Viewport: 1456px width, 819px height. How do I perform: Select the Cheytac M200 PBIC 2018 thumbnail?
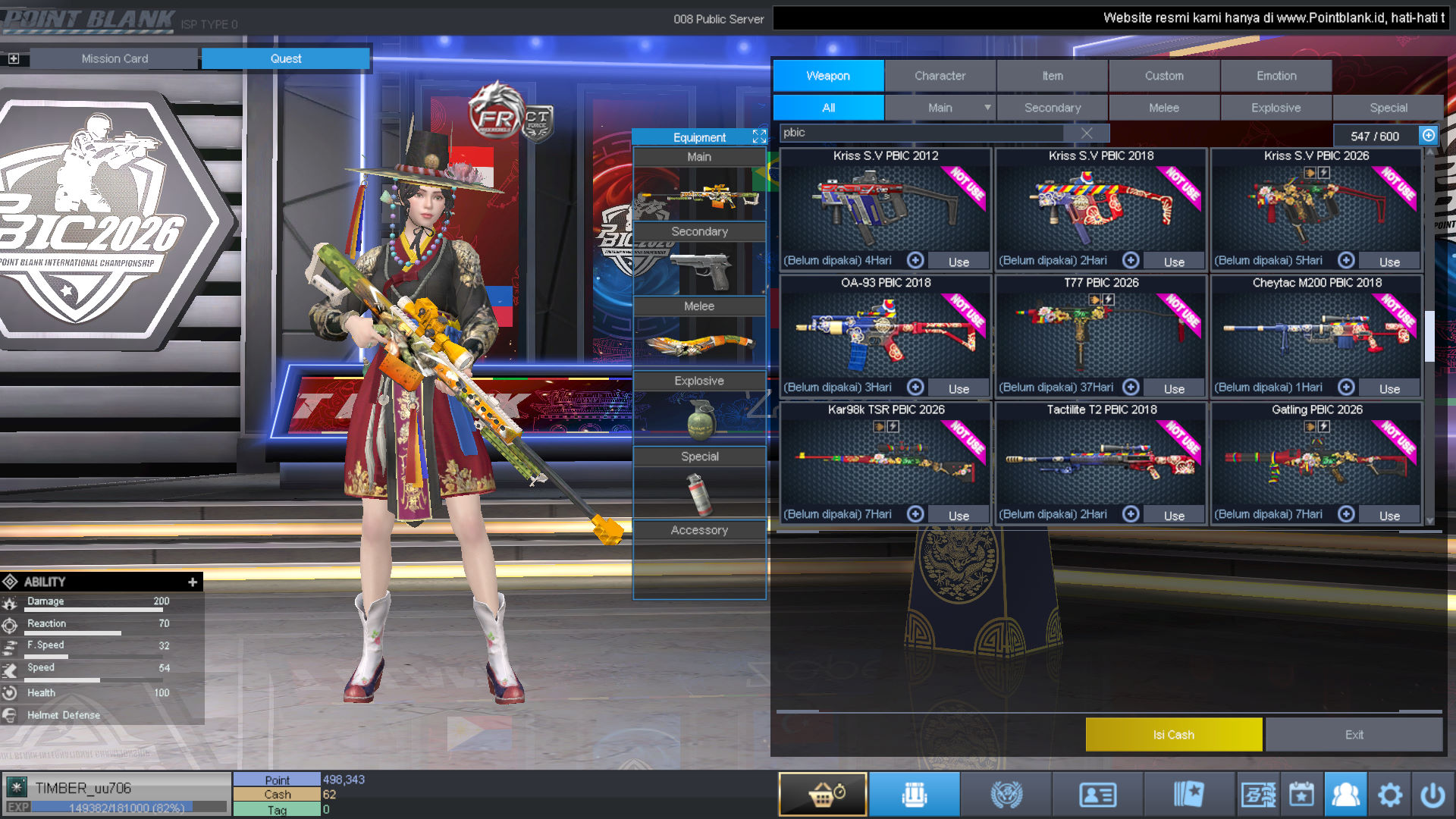click(x=1316, y=334)
